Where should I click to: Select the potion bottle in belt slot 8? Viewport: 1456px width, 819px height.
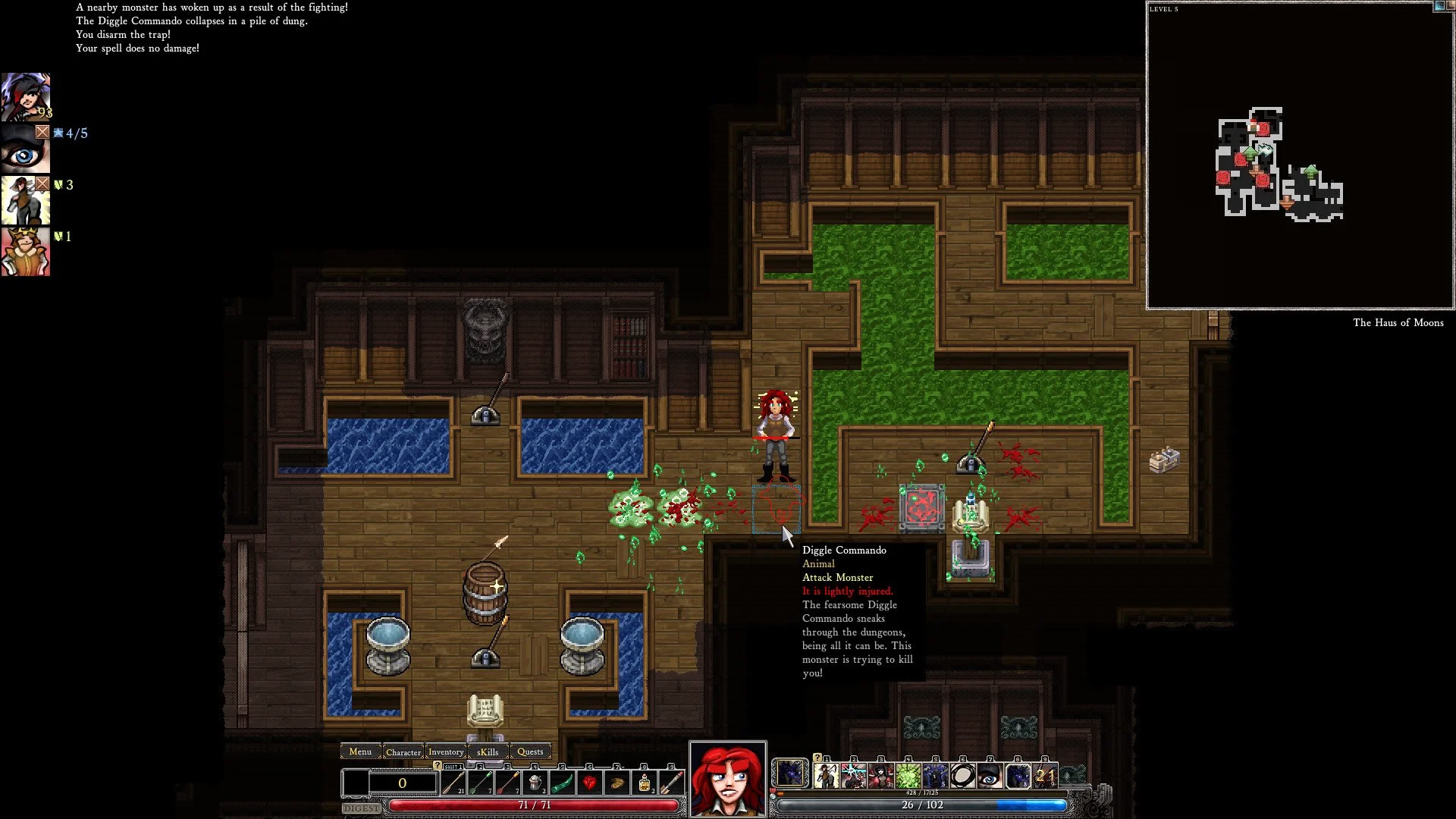tap(645, 781)
